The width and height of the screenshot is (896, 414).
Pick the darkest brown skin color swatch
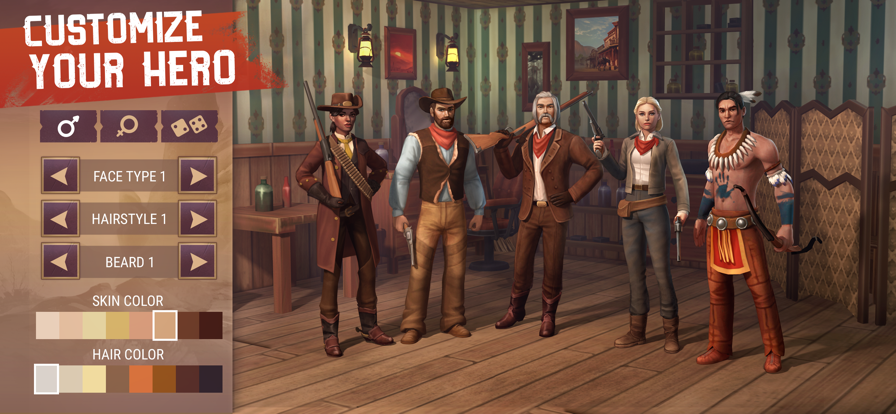click(x=211, y=326)
